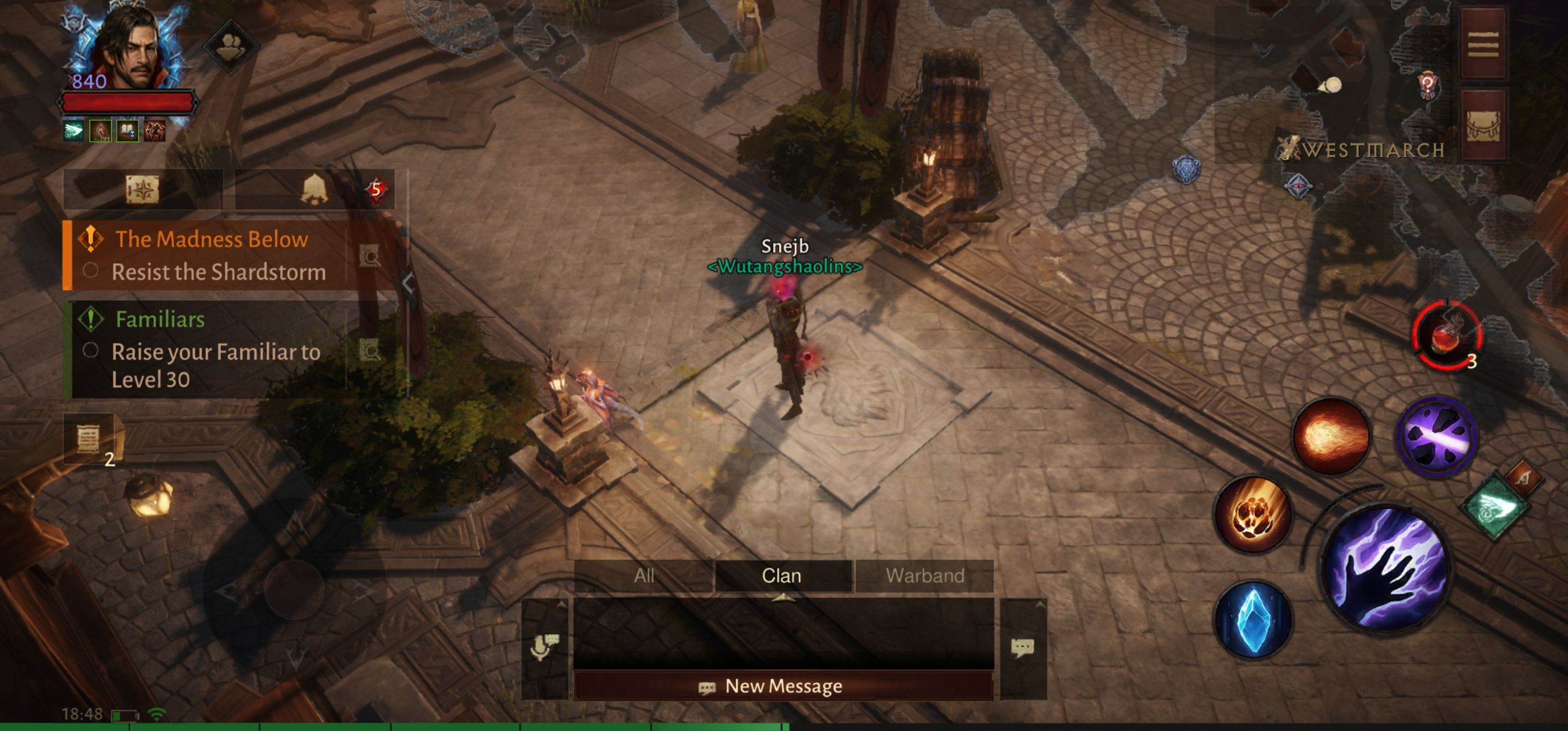The width and height of the screenshot is (1568, 731).
Task: Open the chat bubble button
Action: tap(1023, 648)
